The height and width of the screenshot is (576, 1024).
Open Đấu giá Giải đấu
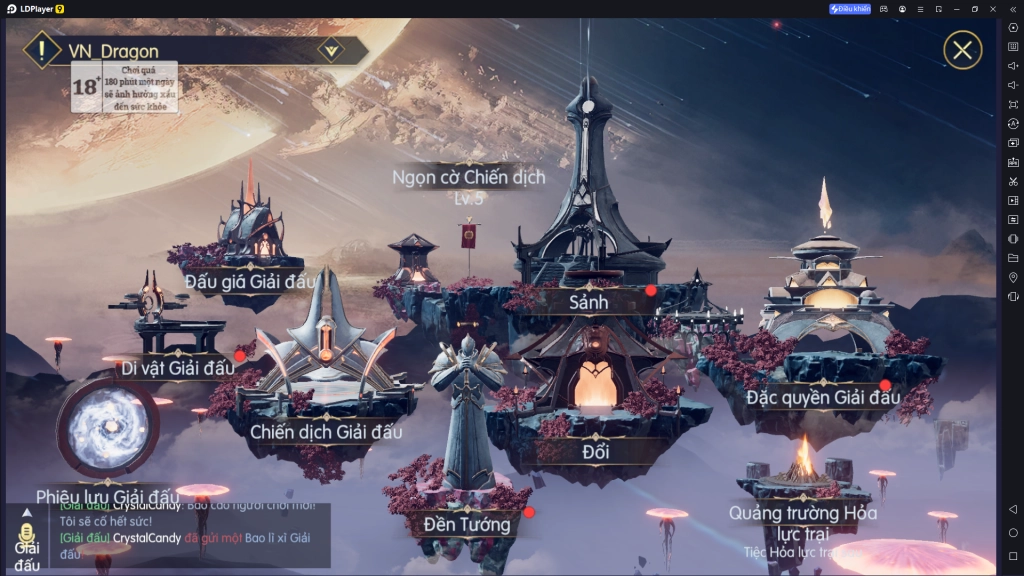point(251,280)
